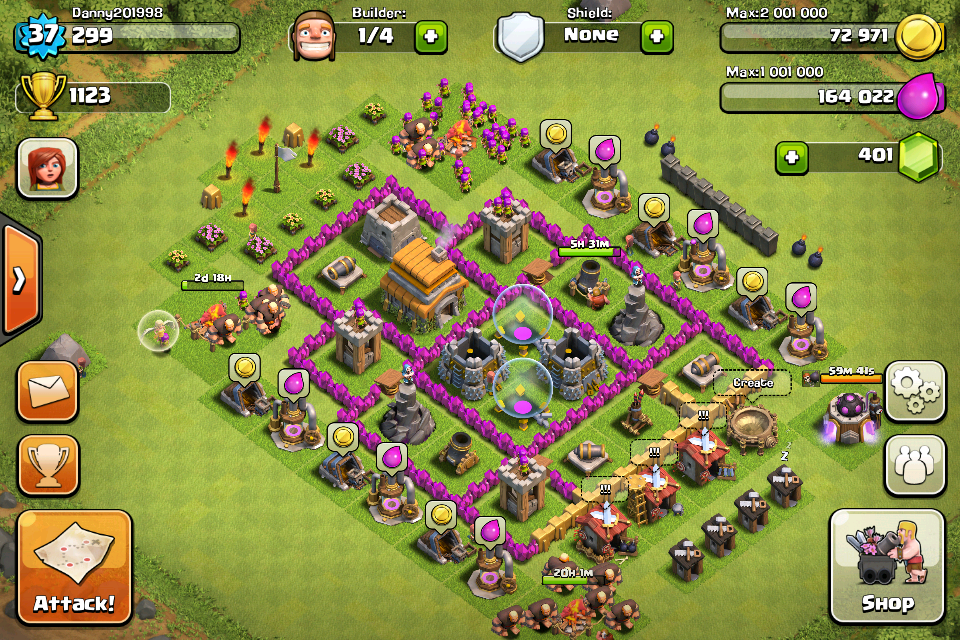Open the settings gears button
Viewport: 960px width, 640px height.
click(x=914, y=391)
